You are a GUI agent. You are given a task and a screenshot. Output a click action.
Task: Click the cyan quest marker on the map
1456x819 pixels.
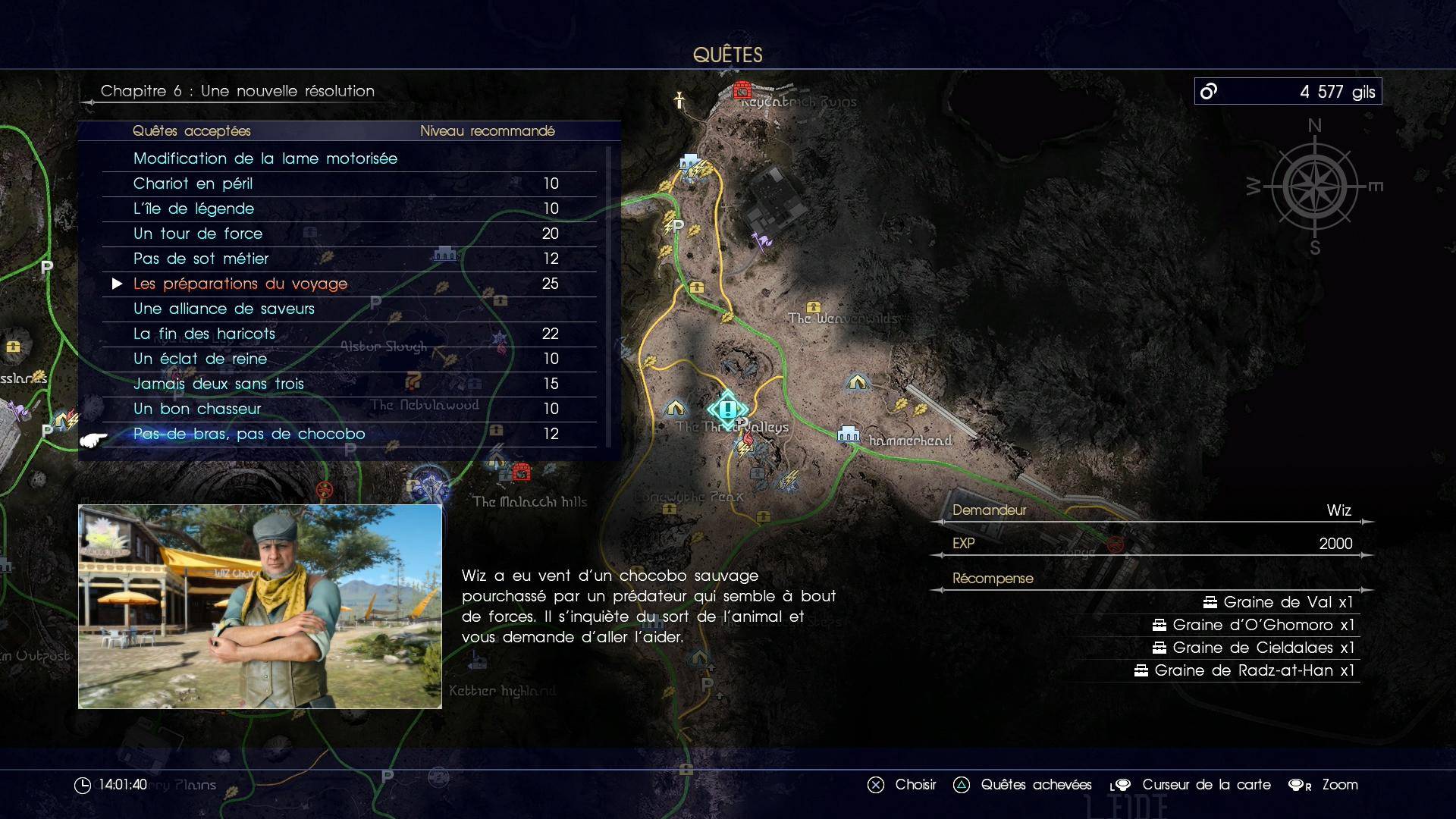point(728,409)
